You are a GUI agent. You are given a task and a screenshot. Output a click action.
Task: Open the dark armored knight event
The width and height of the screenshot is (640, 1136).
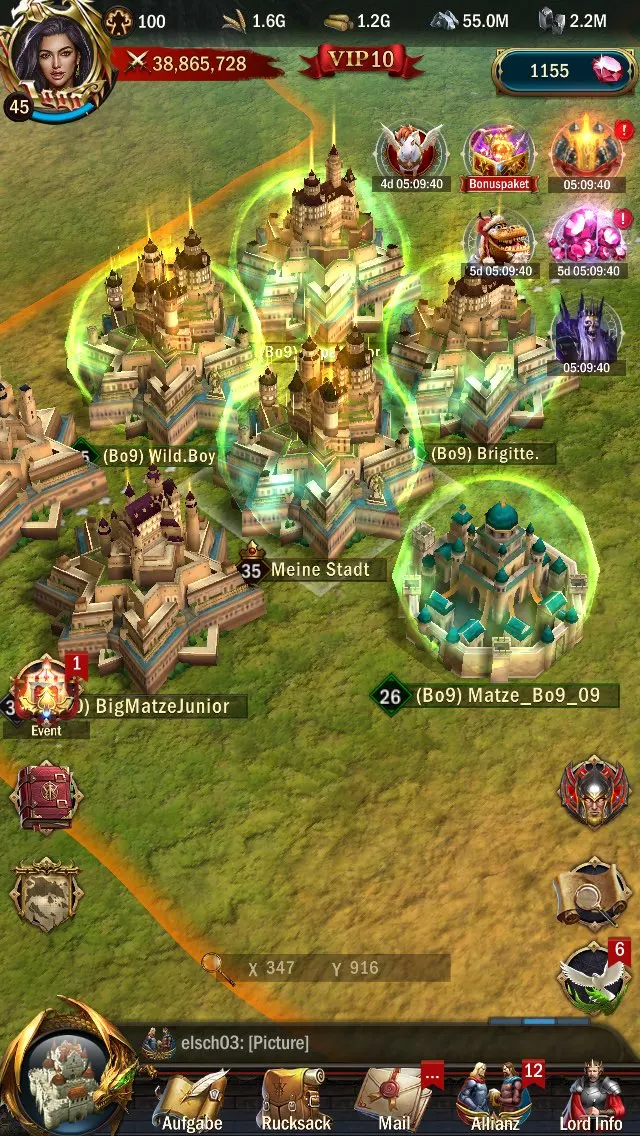587,330
